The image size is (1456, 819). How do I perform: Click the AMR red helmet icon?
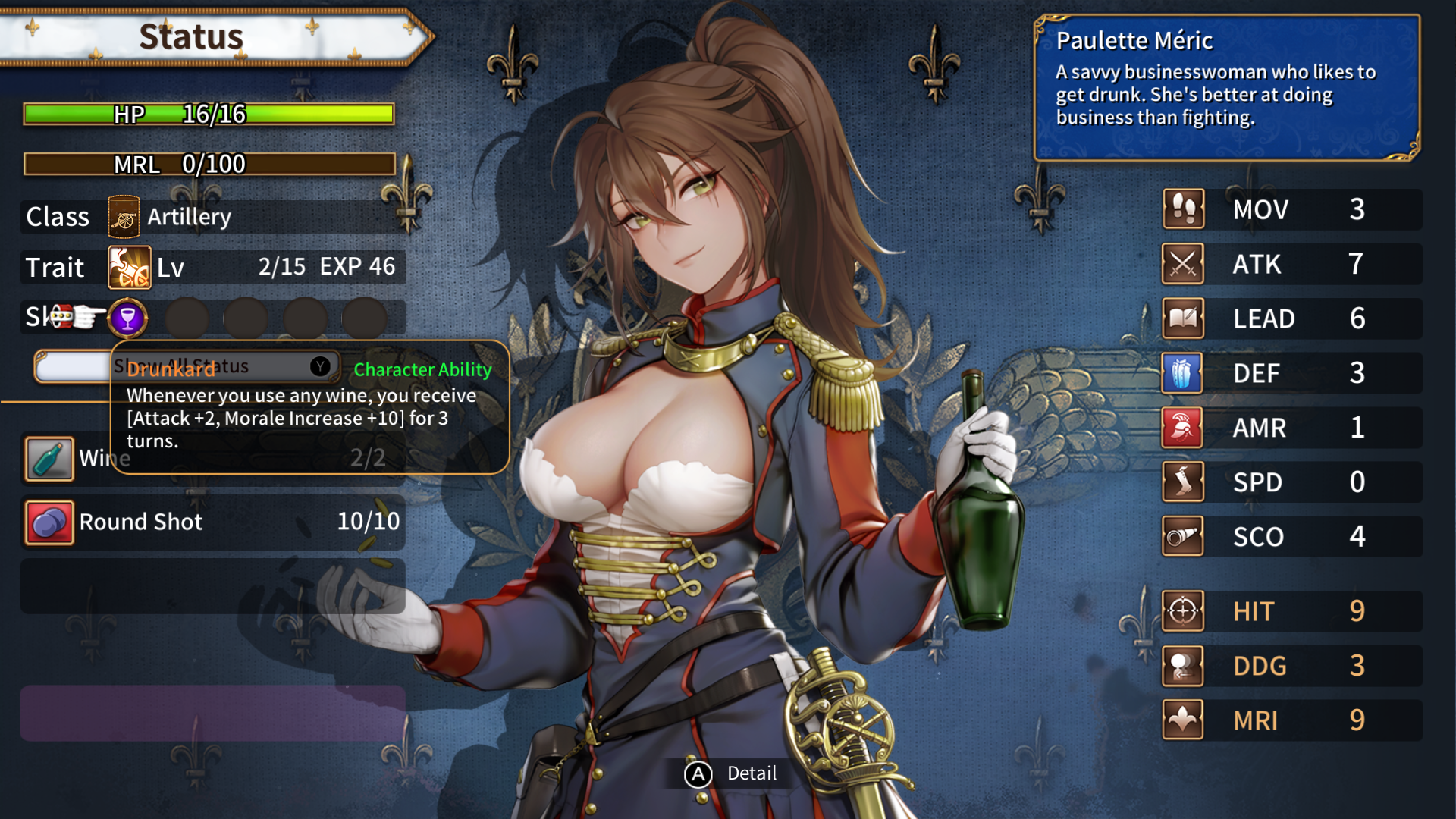[1183, 428]
